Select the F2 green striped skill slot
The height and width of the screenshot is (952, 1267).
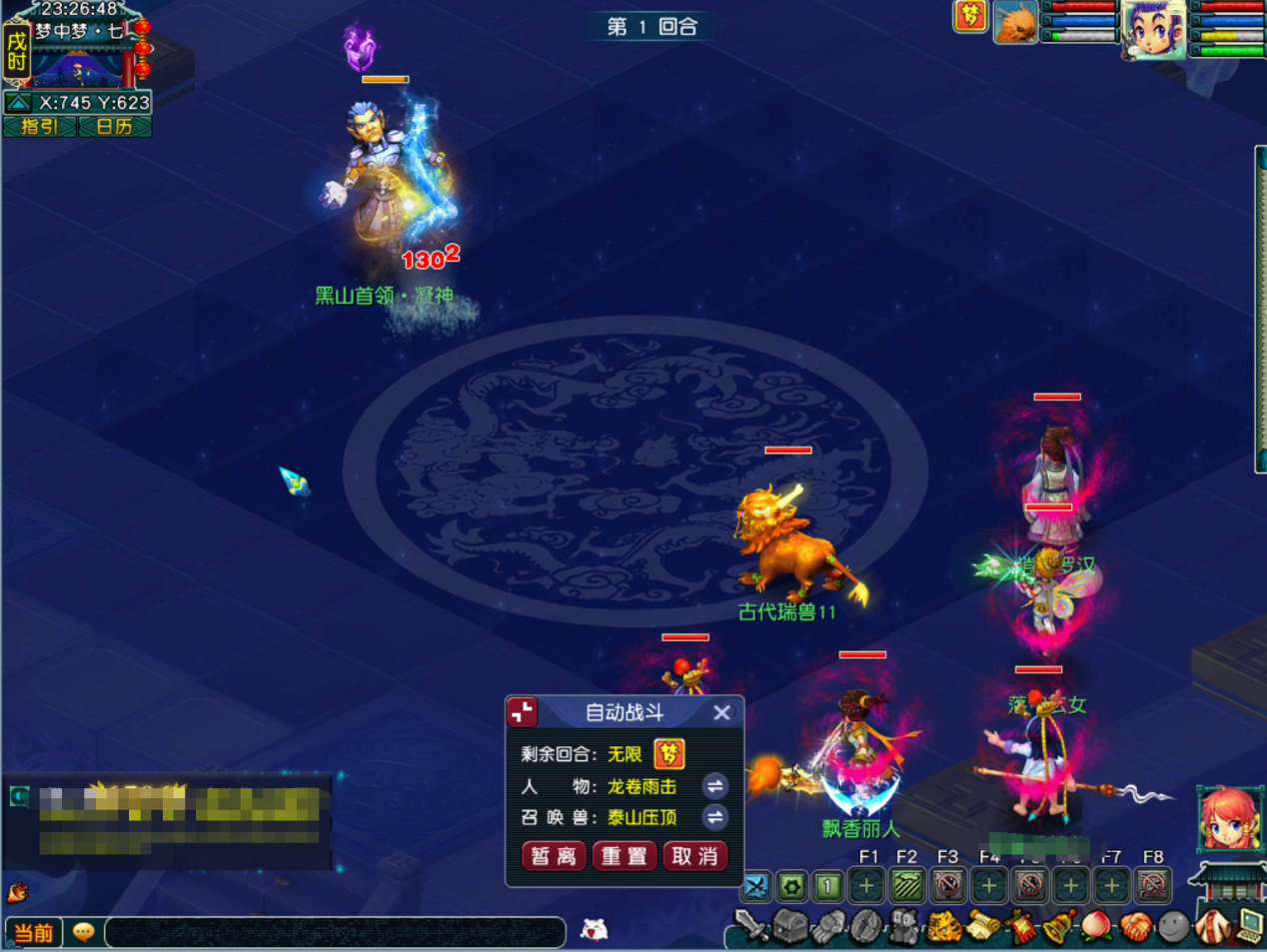point(907,885)
